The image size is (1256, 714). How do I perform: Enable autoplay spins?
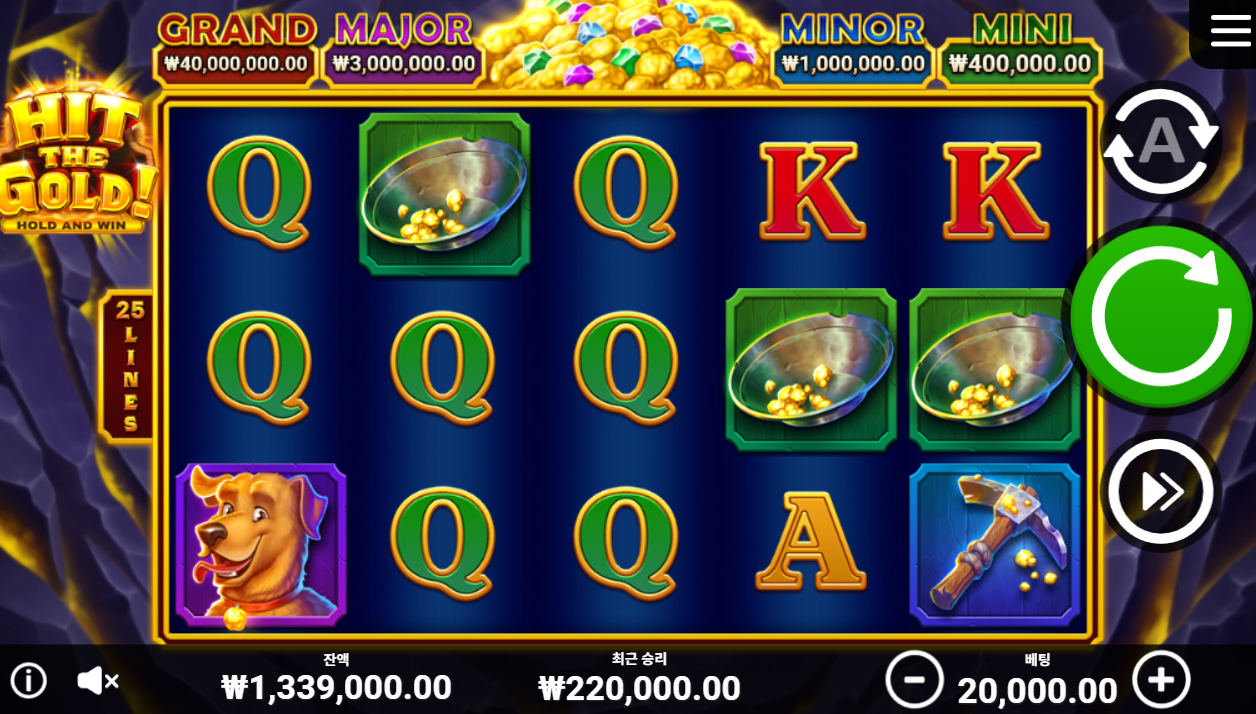click(x=1160, y=143)
